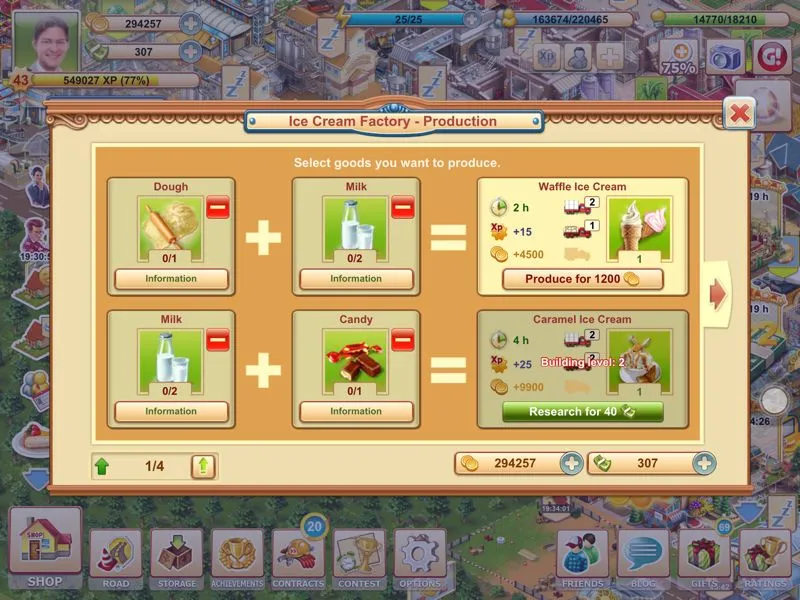Close the Ice Cream Factory production window
Viewport: 800px width, 600px height.
[x=739, y=113]
